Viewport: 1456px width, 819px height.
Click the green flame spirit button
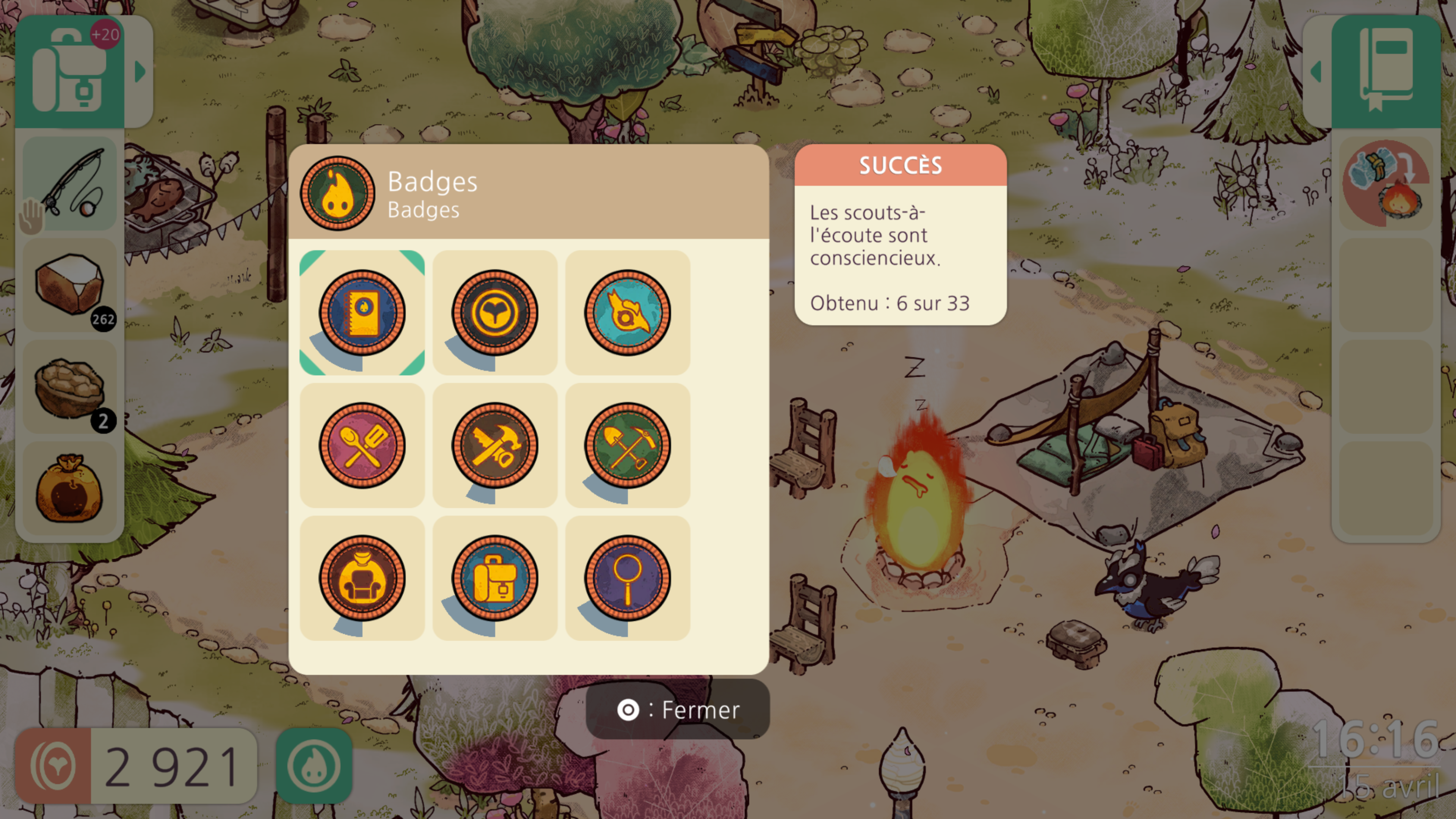pos(314,766)
